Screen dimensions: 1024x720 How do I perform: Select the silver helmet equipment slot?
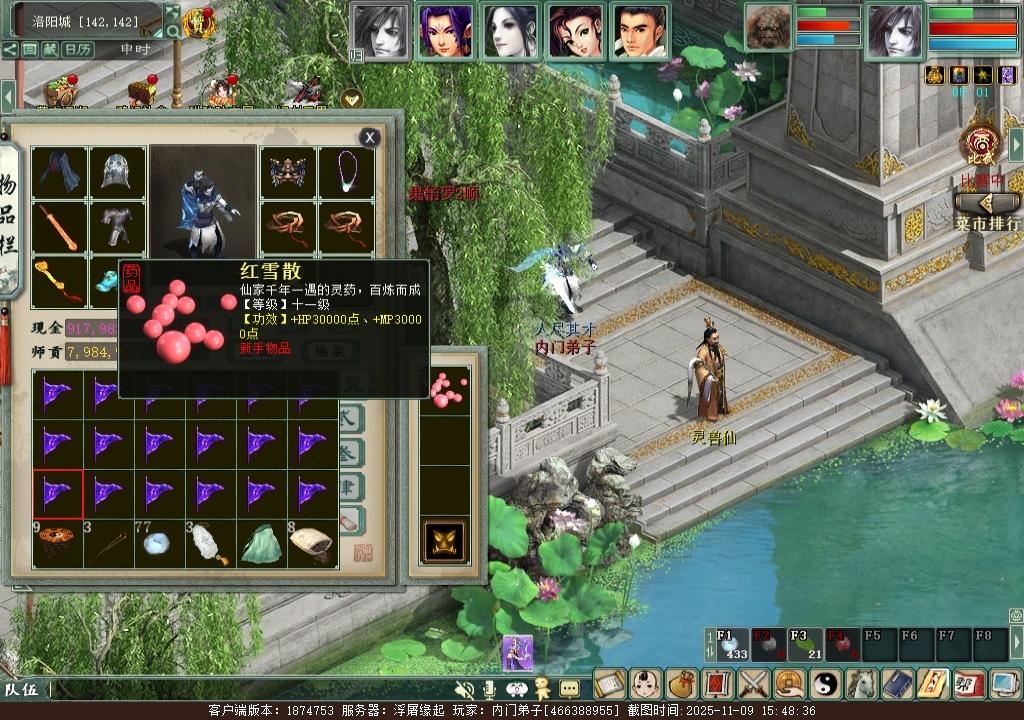pyautogui.click(x=118, y=173)
